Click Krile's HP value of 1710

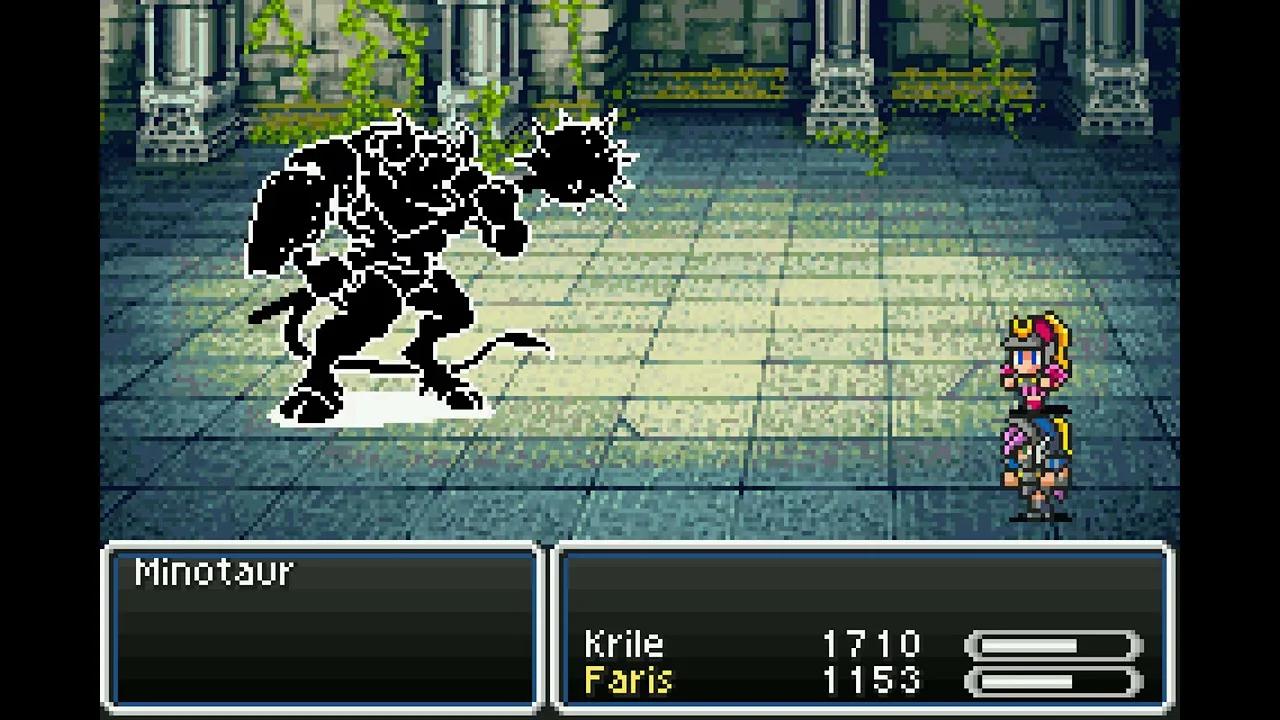[870, 644]
